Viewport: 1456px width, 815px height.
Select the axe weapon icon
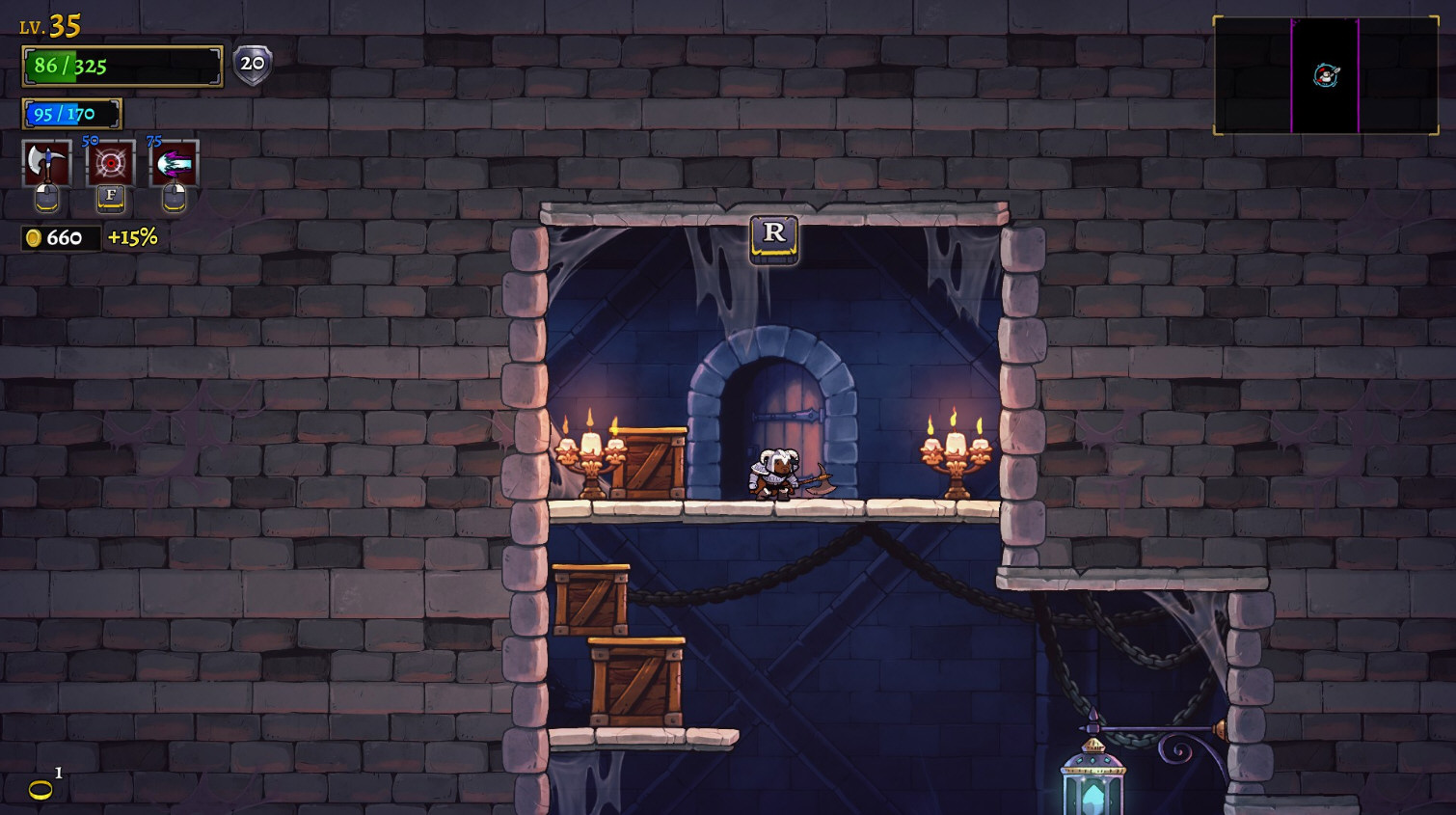click(46, 164)
